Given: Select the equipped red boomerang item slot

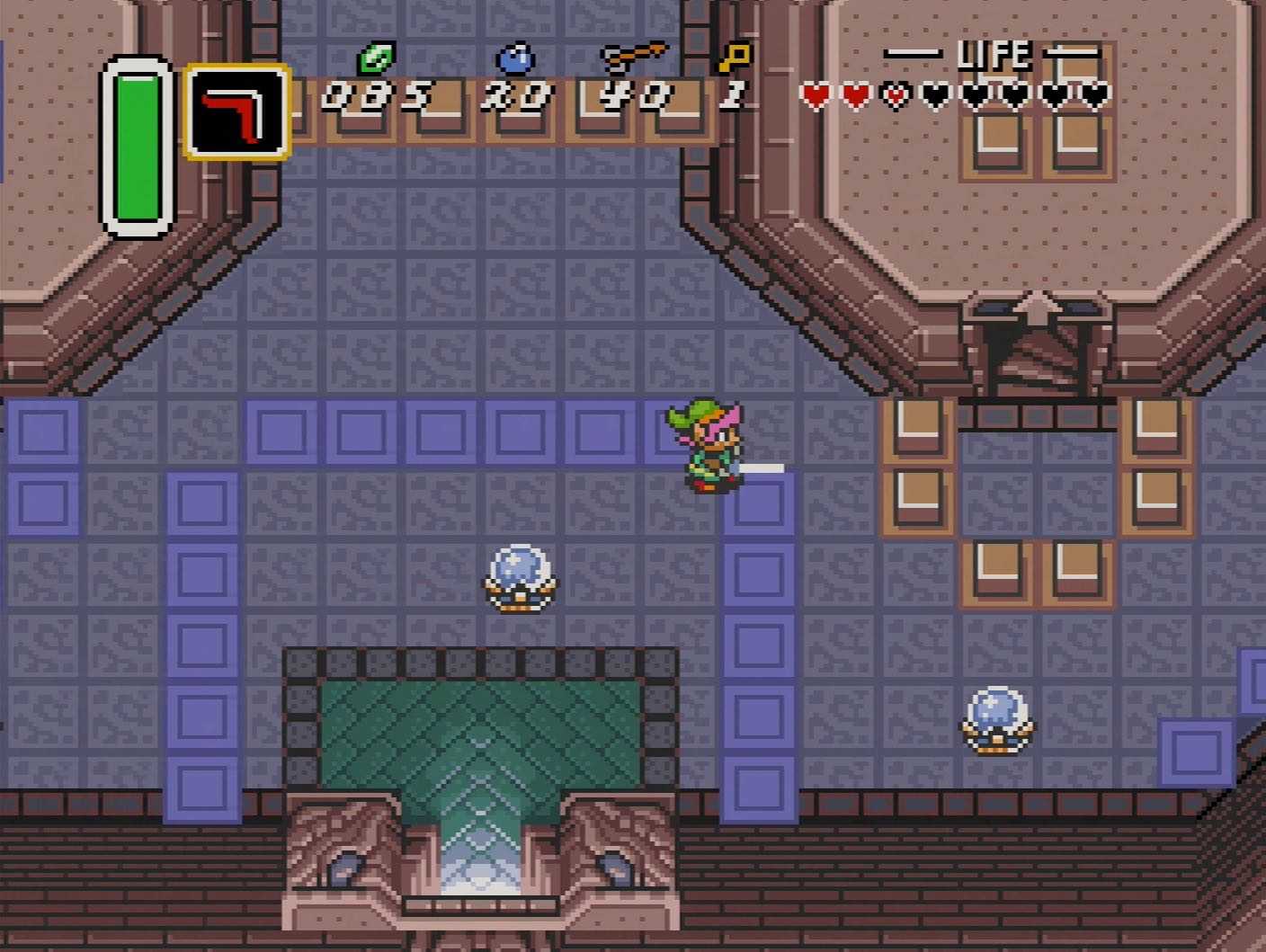Looking at the screenshot, I should coord(237,112).
